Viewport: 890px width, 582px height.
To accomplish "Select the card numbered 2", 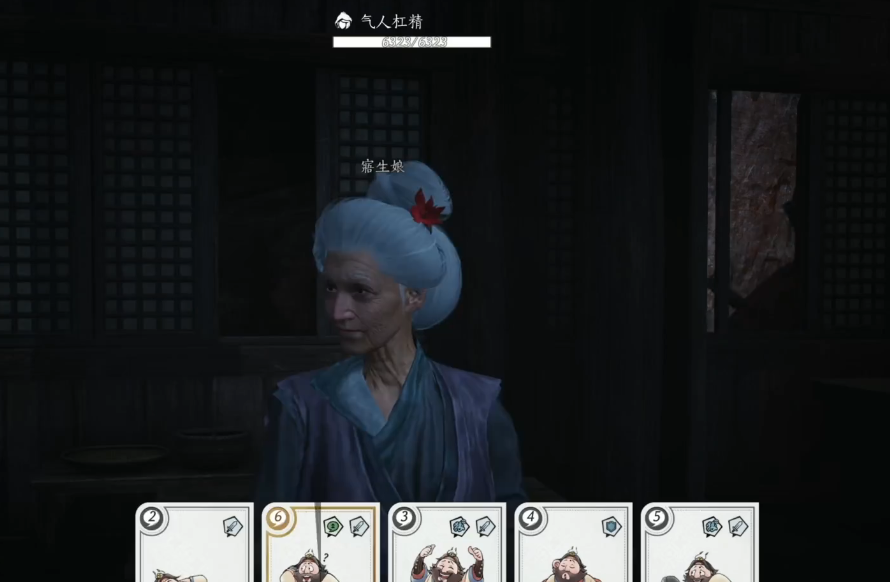I will (194, 545).
